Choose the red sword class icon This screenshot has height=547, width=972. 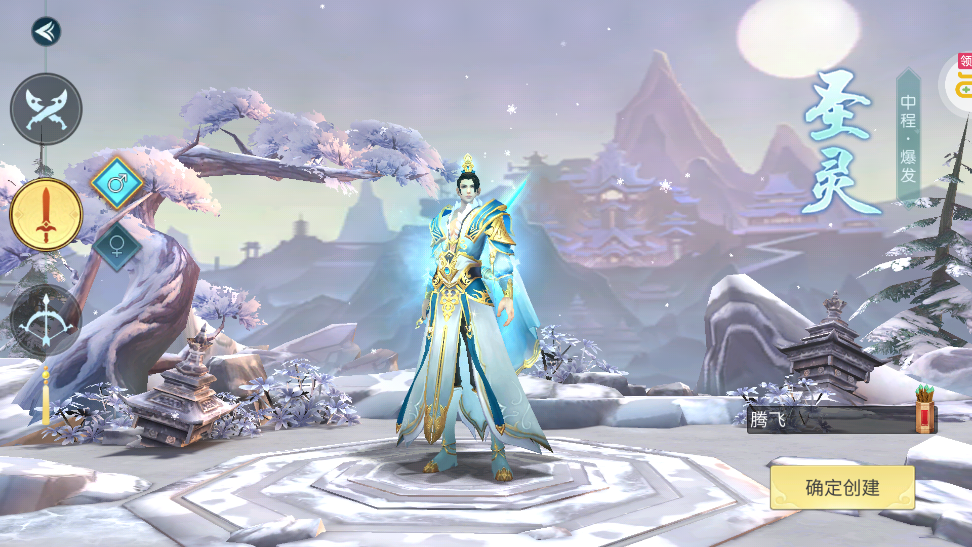46,214
